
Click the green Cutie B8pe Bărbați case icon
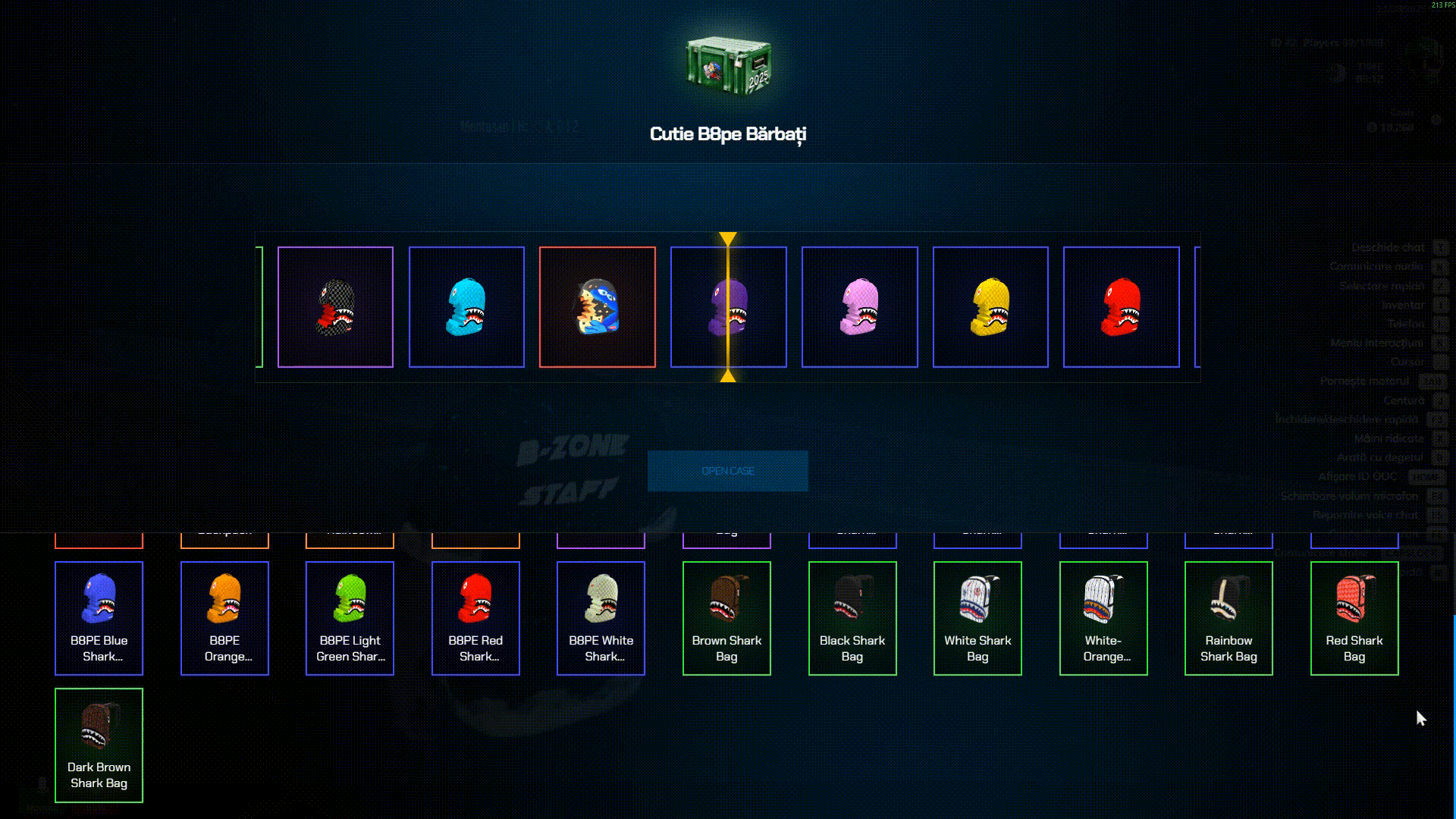(728, 66)
